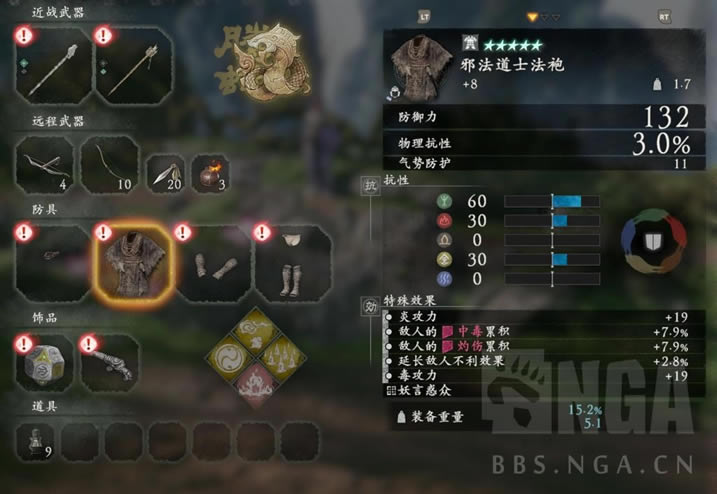Viewport: 717px width, 494px height.
Task: Select the bomb slot showing 3
Action: pos(208,173)
